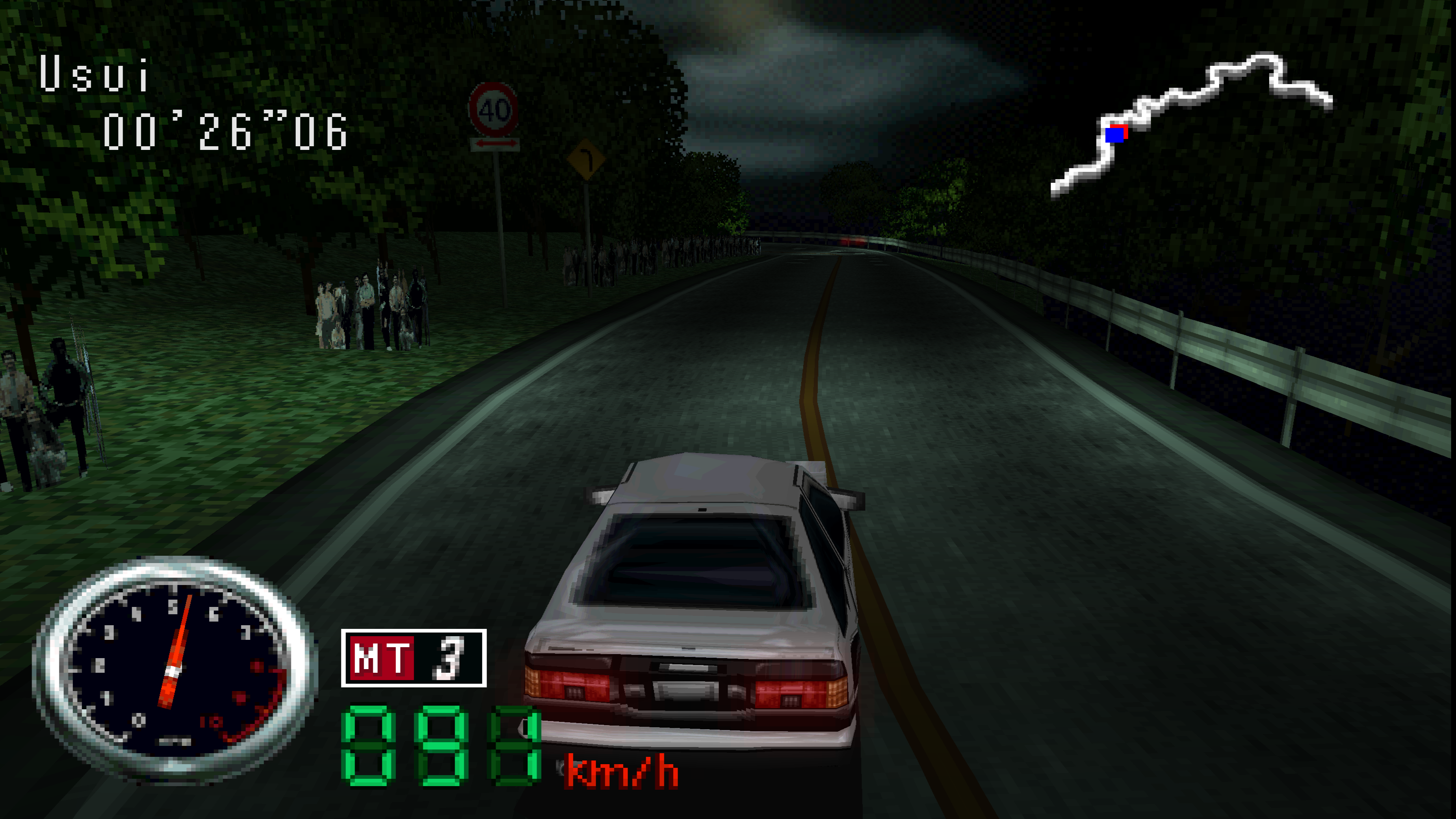This screenshot has height=819, width=1456.
Task: Select the blue player marker on the minimap
Action: click(x=1114, y=135)
